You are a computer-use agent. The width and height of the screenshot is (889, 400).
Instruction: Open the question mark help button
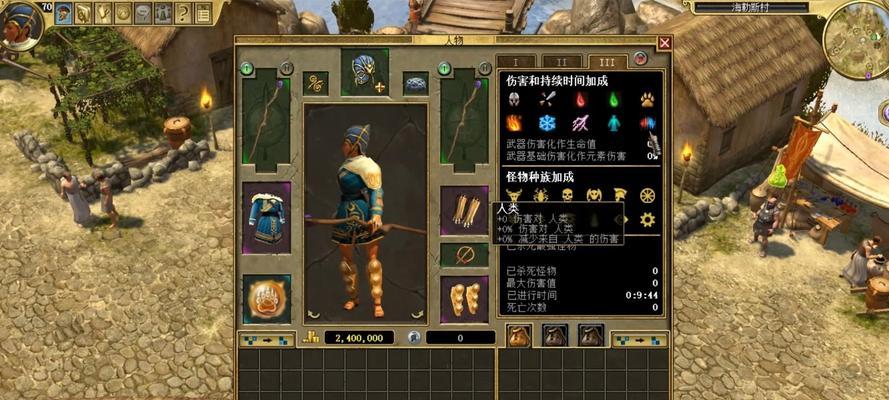(x=183, y=13)
